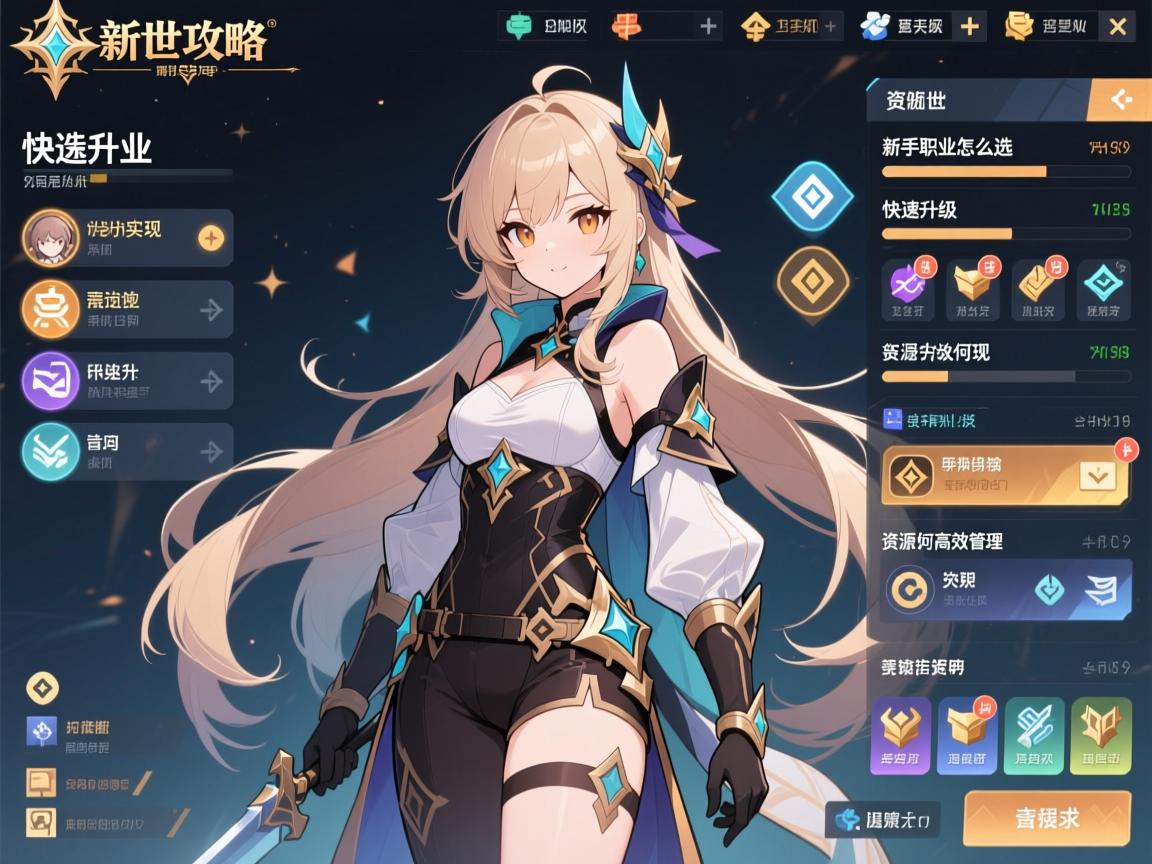1152x864 pixels.
Task: Choose the teal crossed-swords tile
Action: [1034, 736]
